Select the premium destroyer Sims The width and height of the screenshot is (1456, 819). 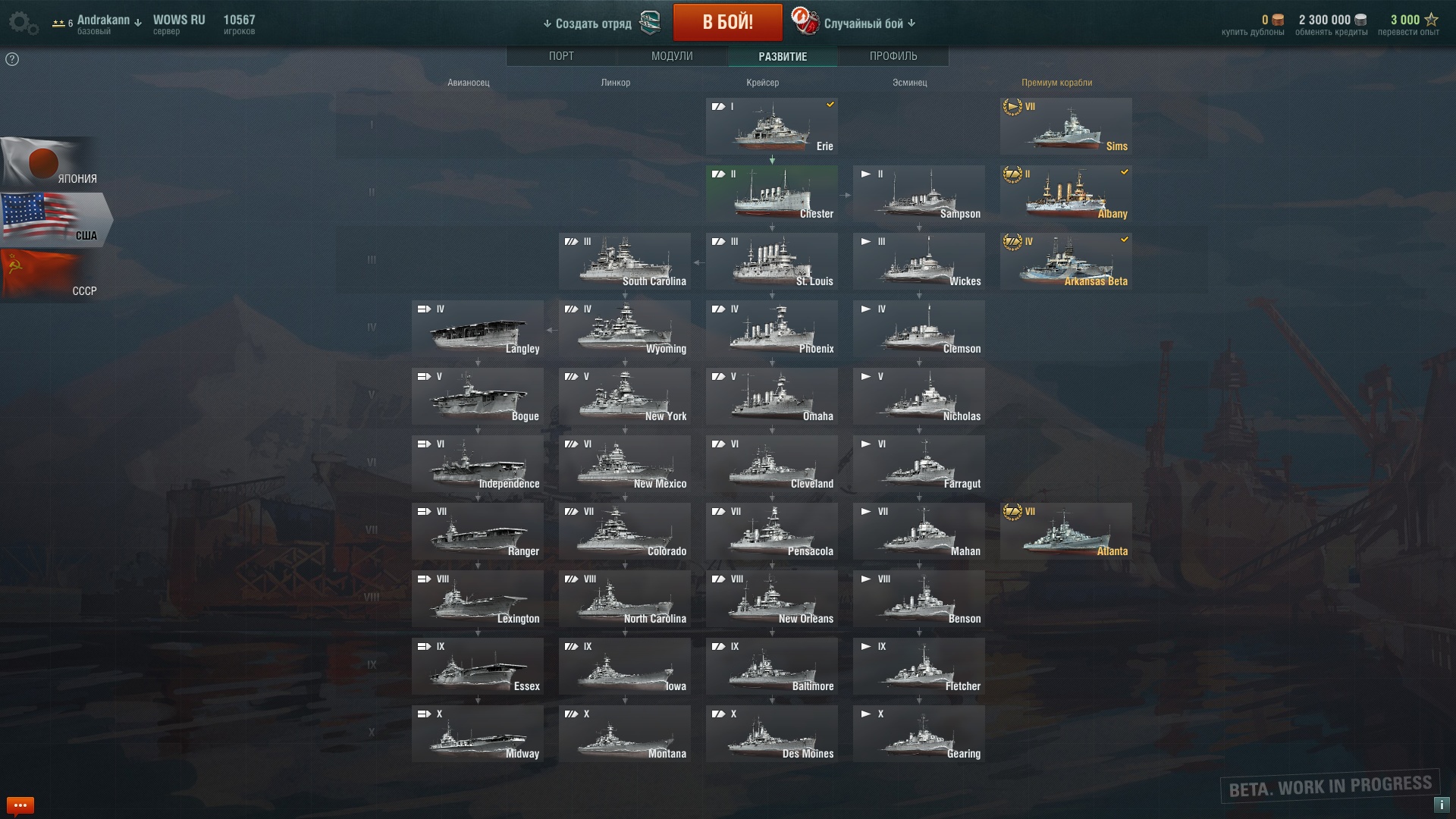point(1065,127)
